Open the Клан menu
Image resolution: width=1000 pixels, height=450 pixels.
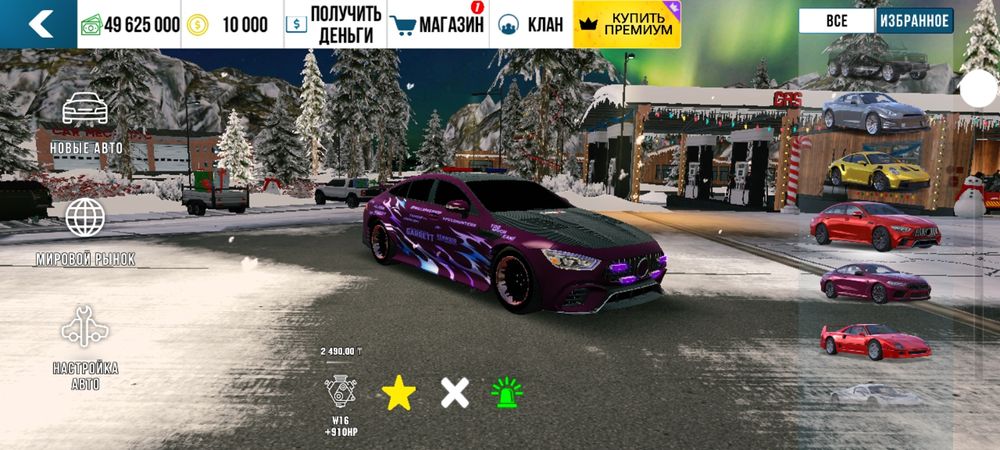point(530,24)
